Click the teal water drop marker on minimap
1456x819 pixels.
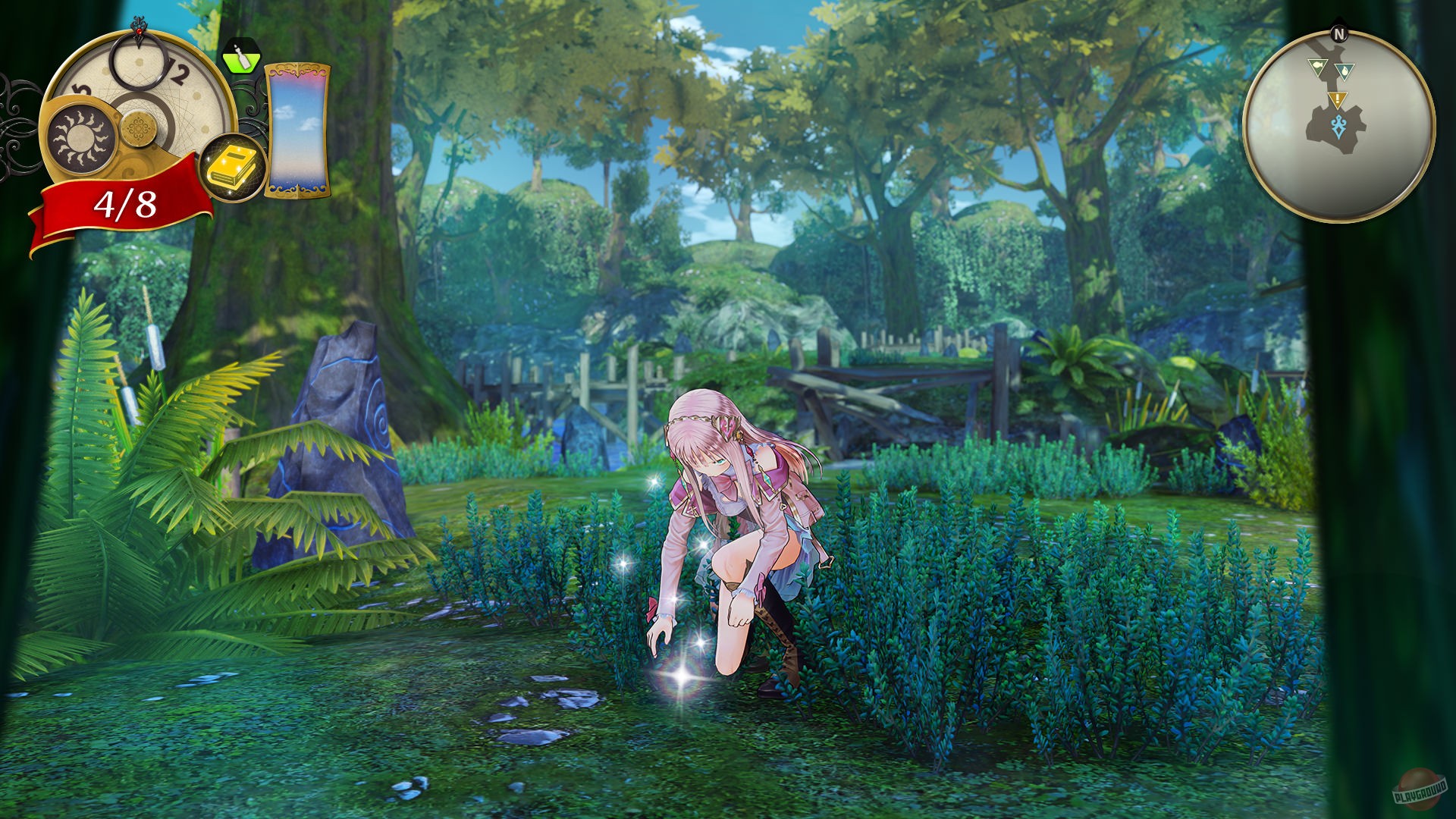(1345, 71)
